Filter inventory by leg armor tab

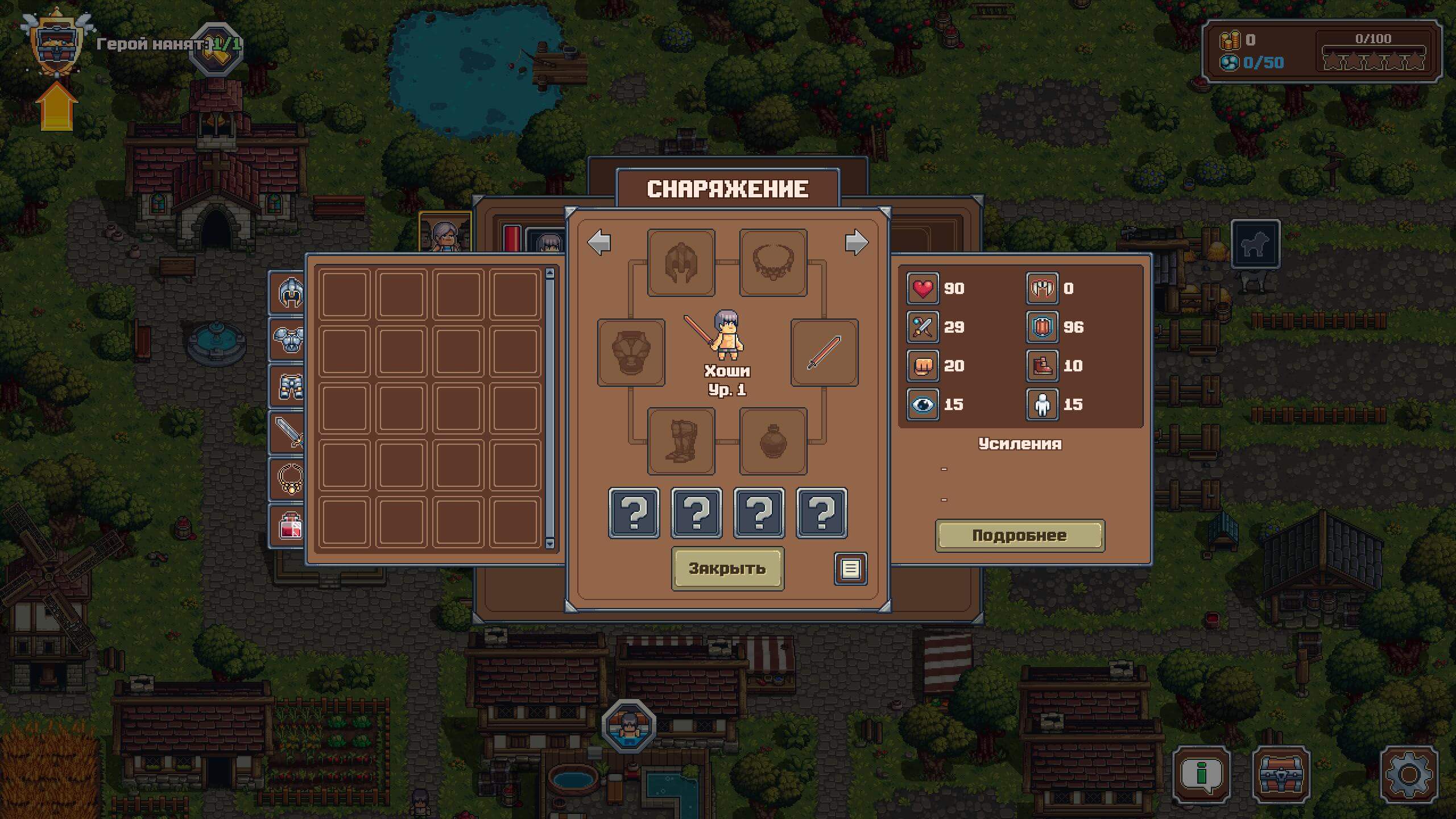tap(288, 386)
